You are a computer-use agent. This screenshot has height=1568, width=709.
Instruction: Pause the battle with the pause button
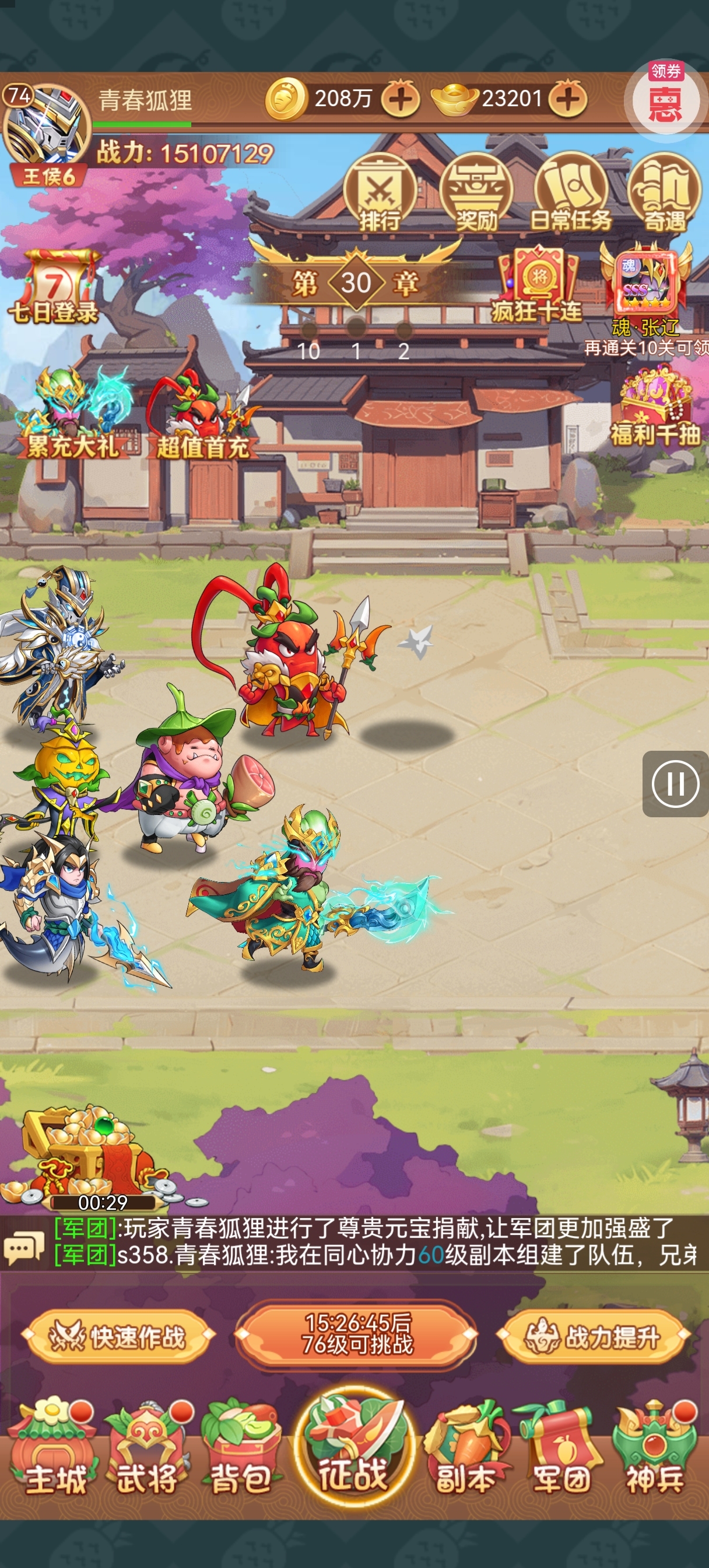click(675, 784)
